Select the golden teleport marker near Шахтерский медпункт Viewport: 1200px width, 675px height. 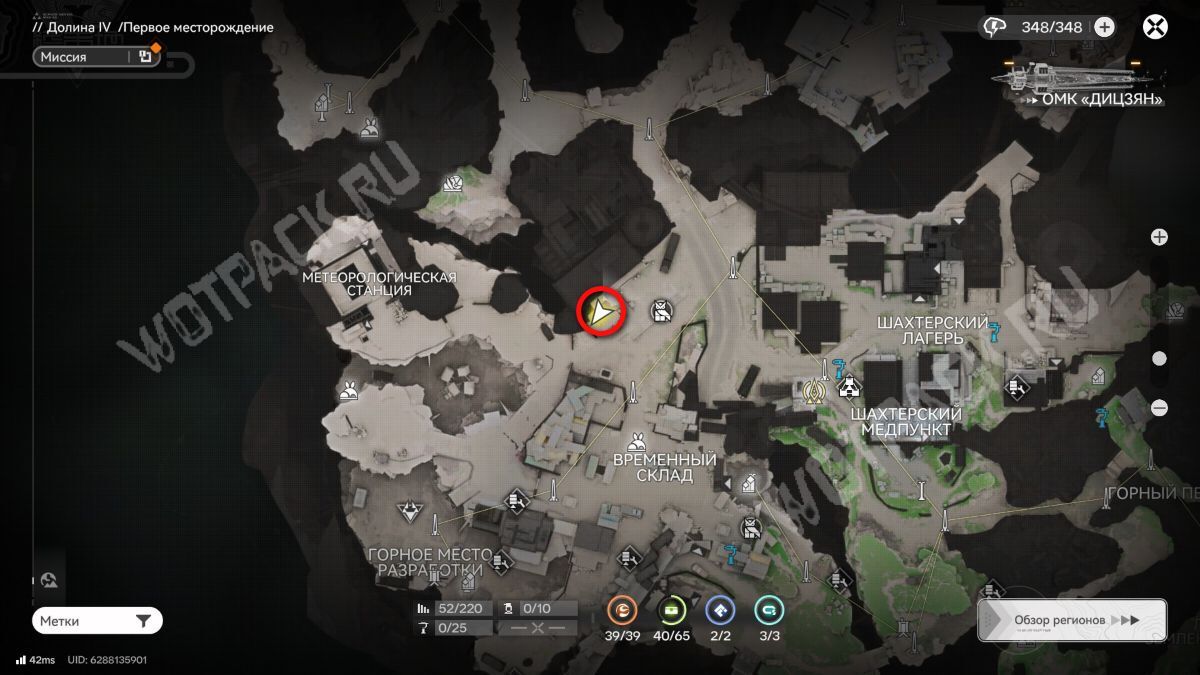click(x=813, y=391)
